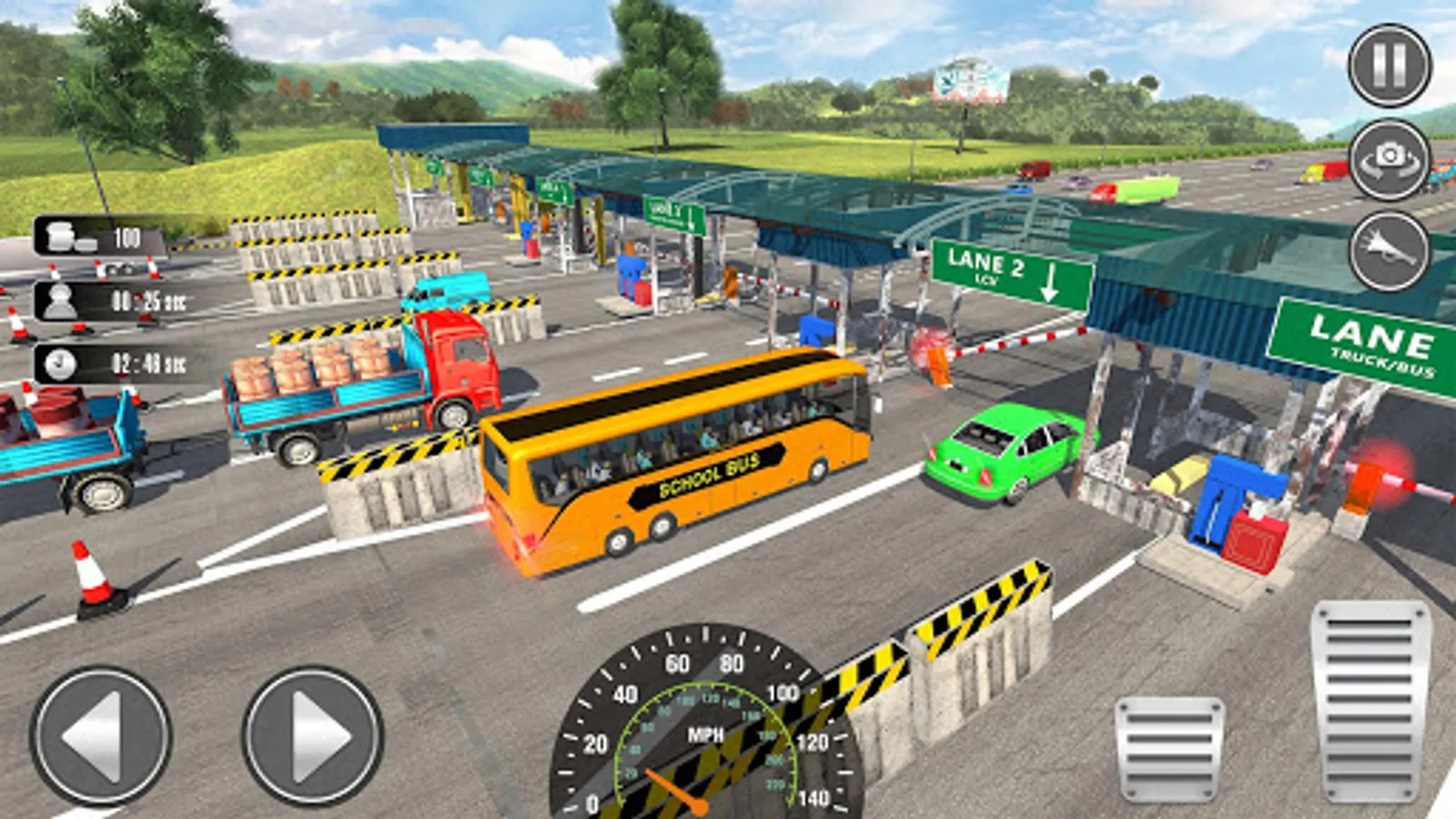Hit the tall accelerator pedal

(x=1370, y=701)
